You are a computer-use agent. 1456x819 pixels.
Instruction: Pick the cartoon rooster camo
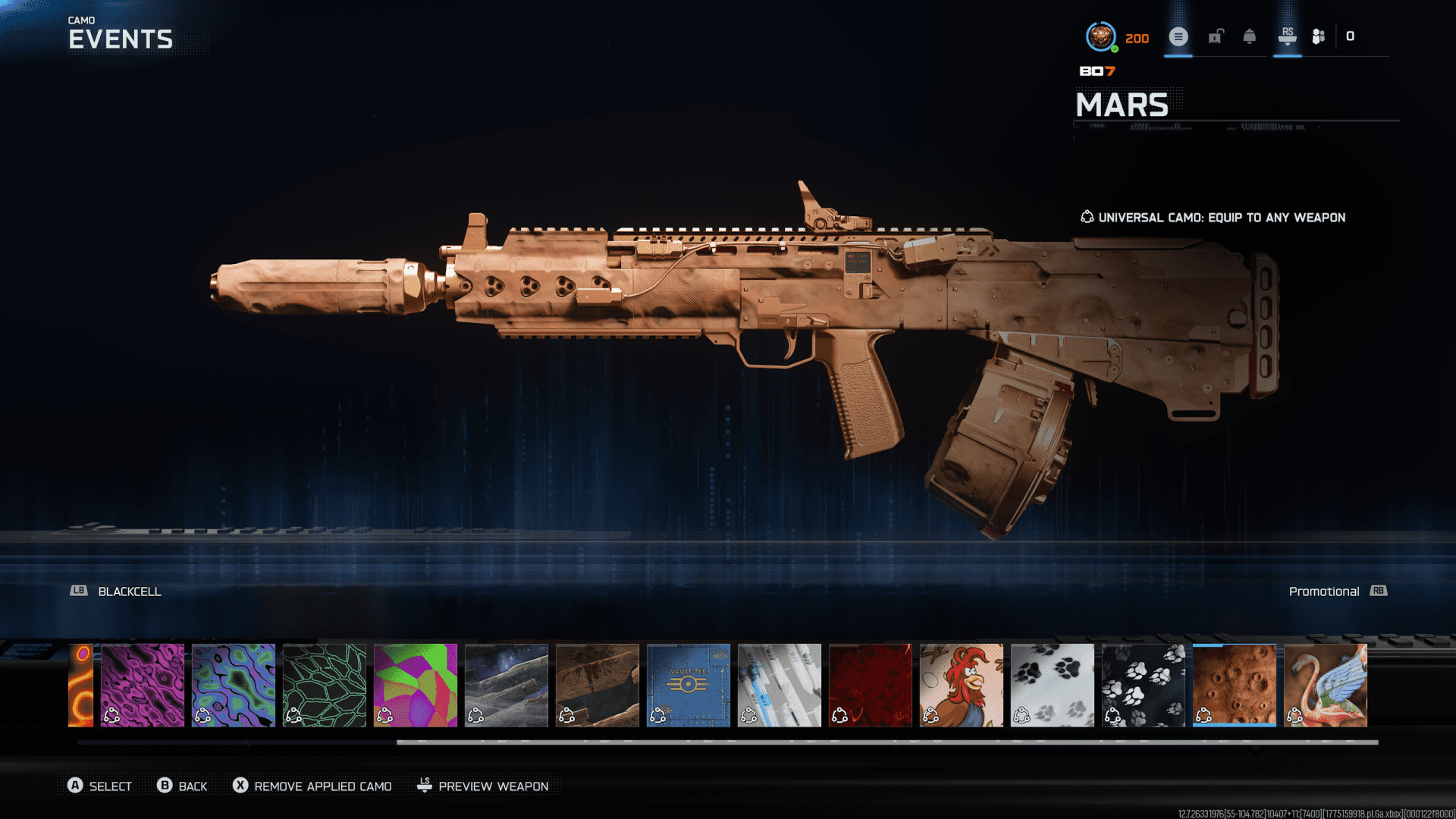tap(962, 686)
